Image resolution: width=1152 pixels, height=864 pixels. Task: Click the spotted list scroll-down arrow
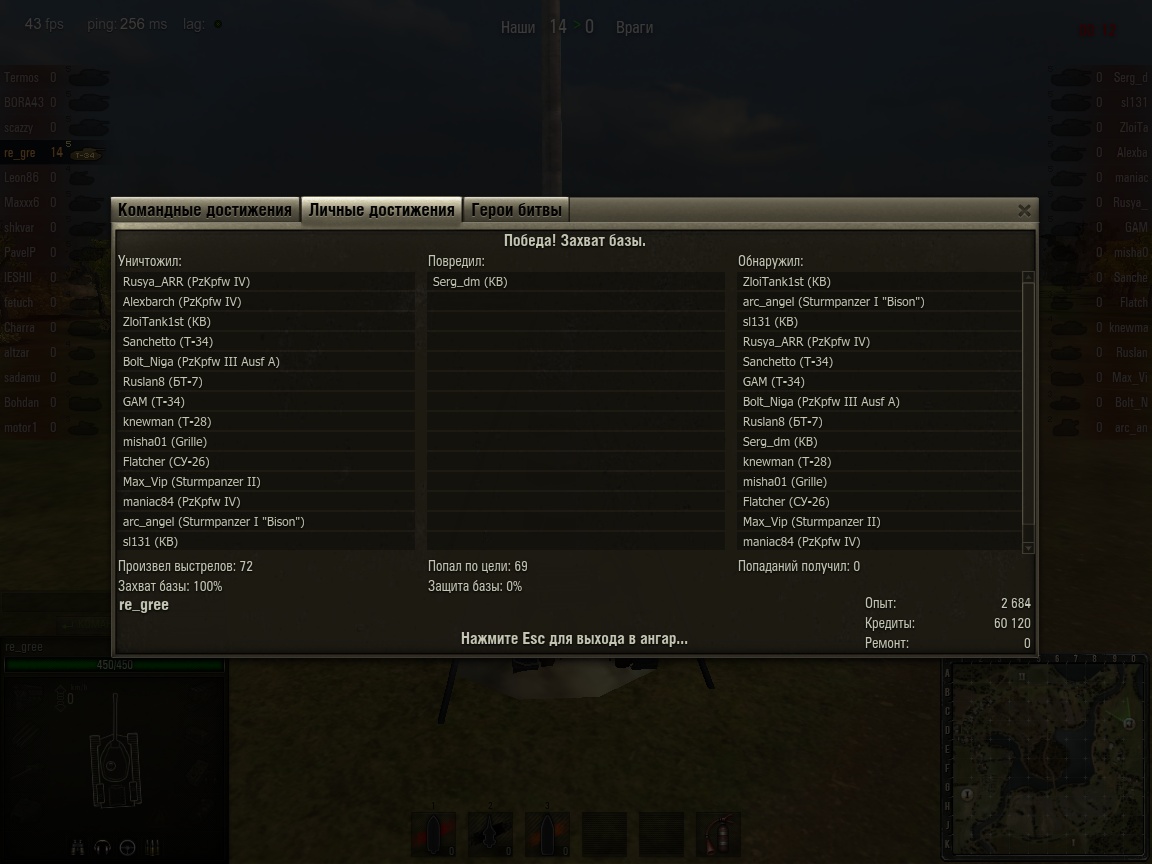1028,548
